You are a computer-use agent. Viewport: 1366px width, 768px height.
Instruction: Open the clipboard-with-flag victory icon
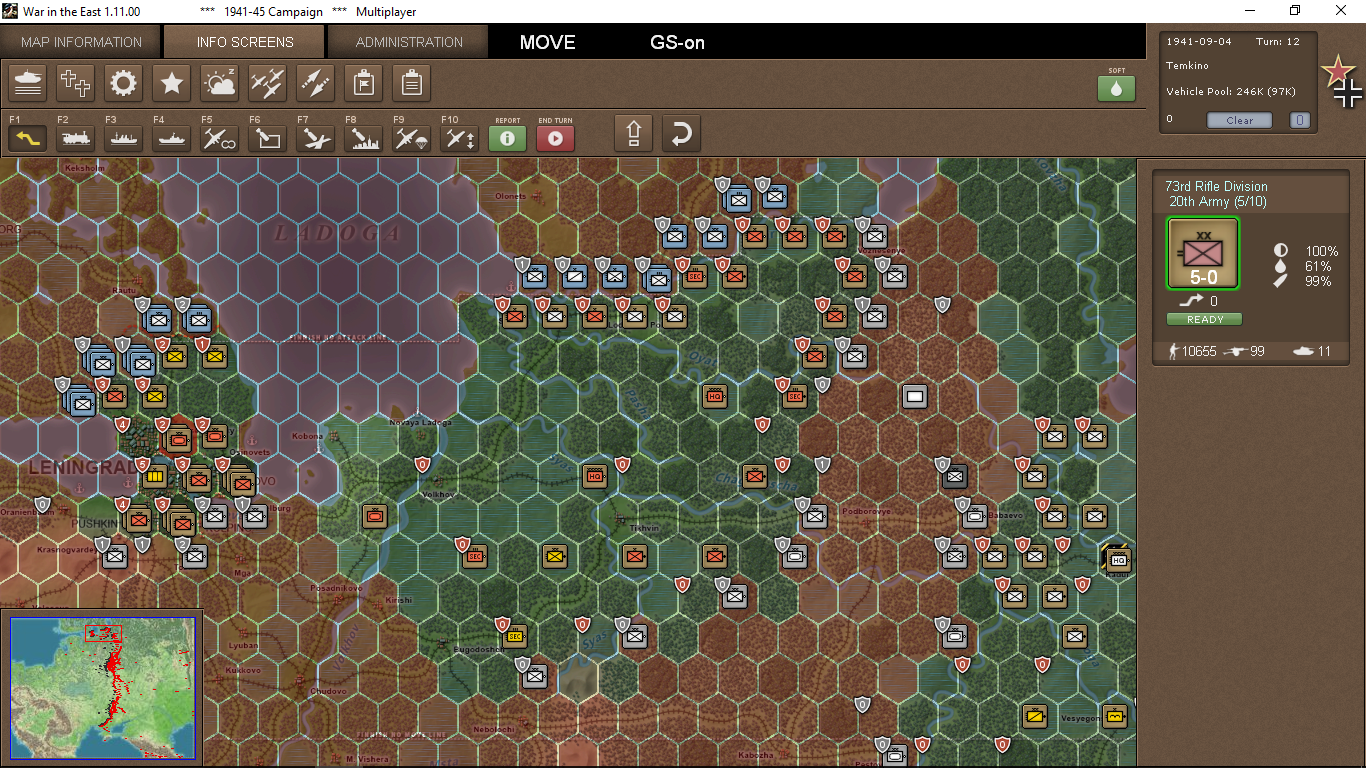tap(363, 83)
